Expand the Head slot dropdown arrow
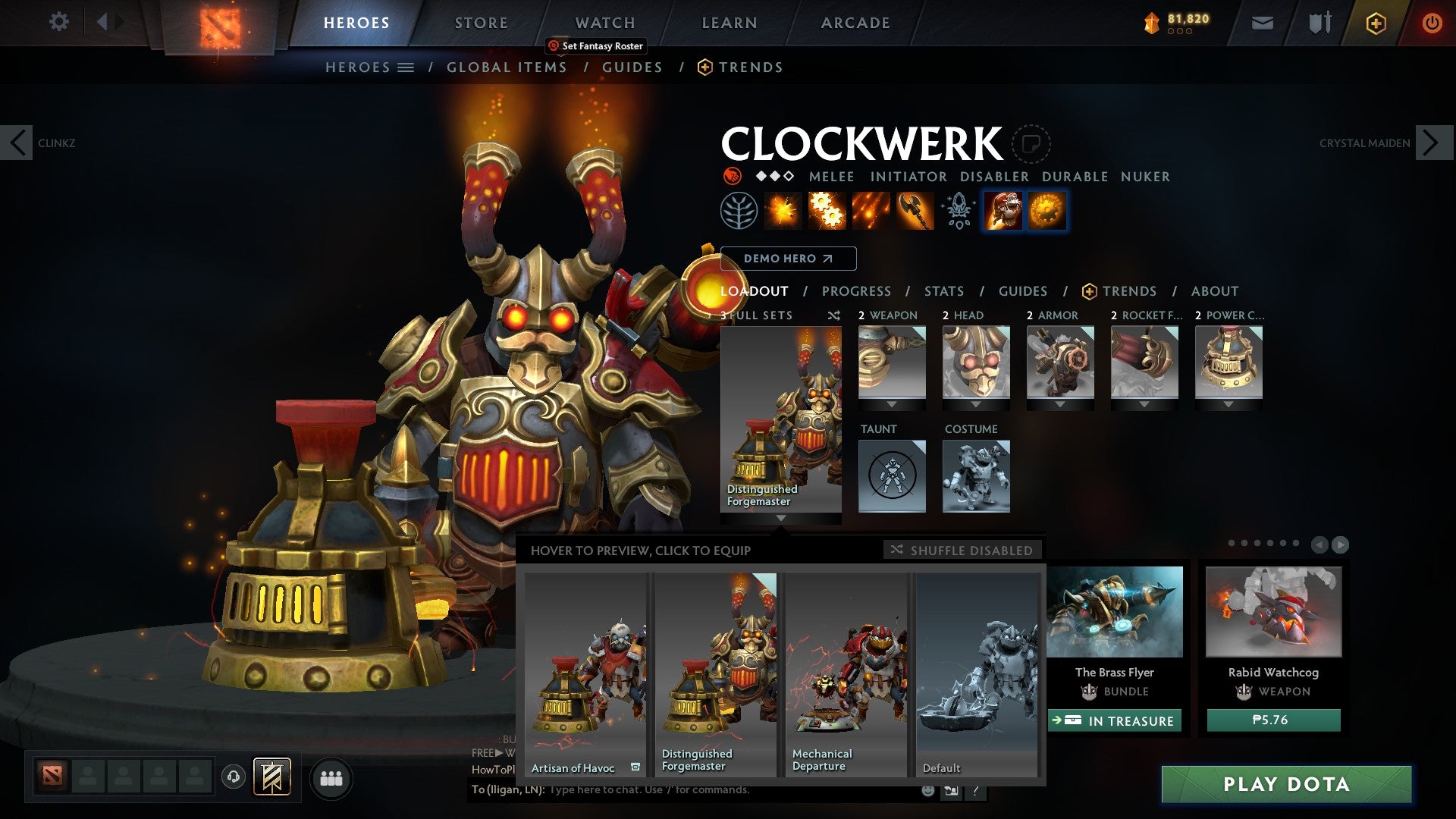 point(976,405)
